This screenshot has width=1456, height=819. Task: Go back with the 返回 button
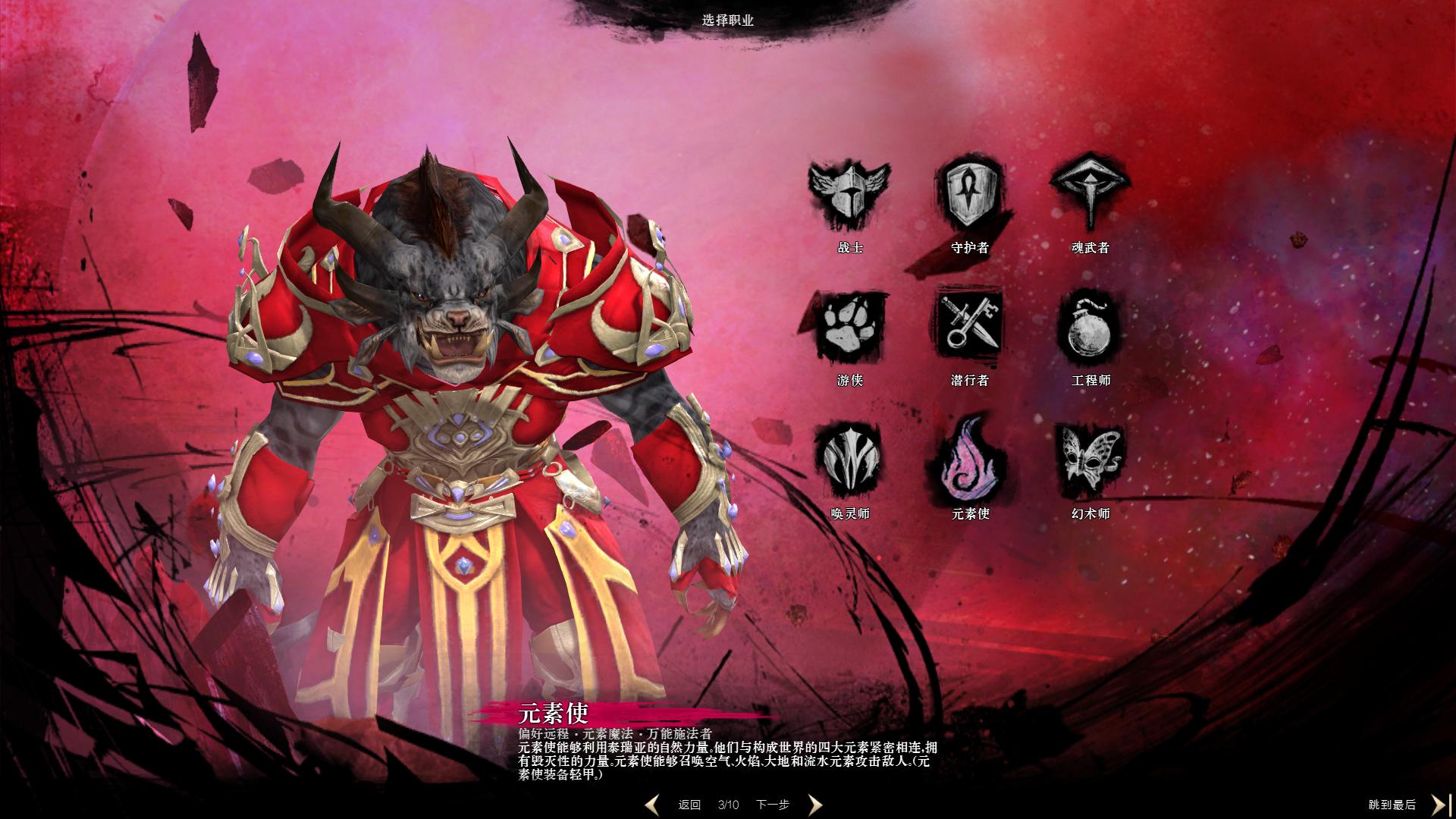click(x=689, y=805)
